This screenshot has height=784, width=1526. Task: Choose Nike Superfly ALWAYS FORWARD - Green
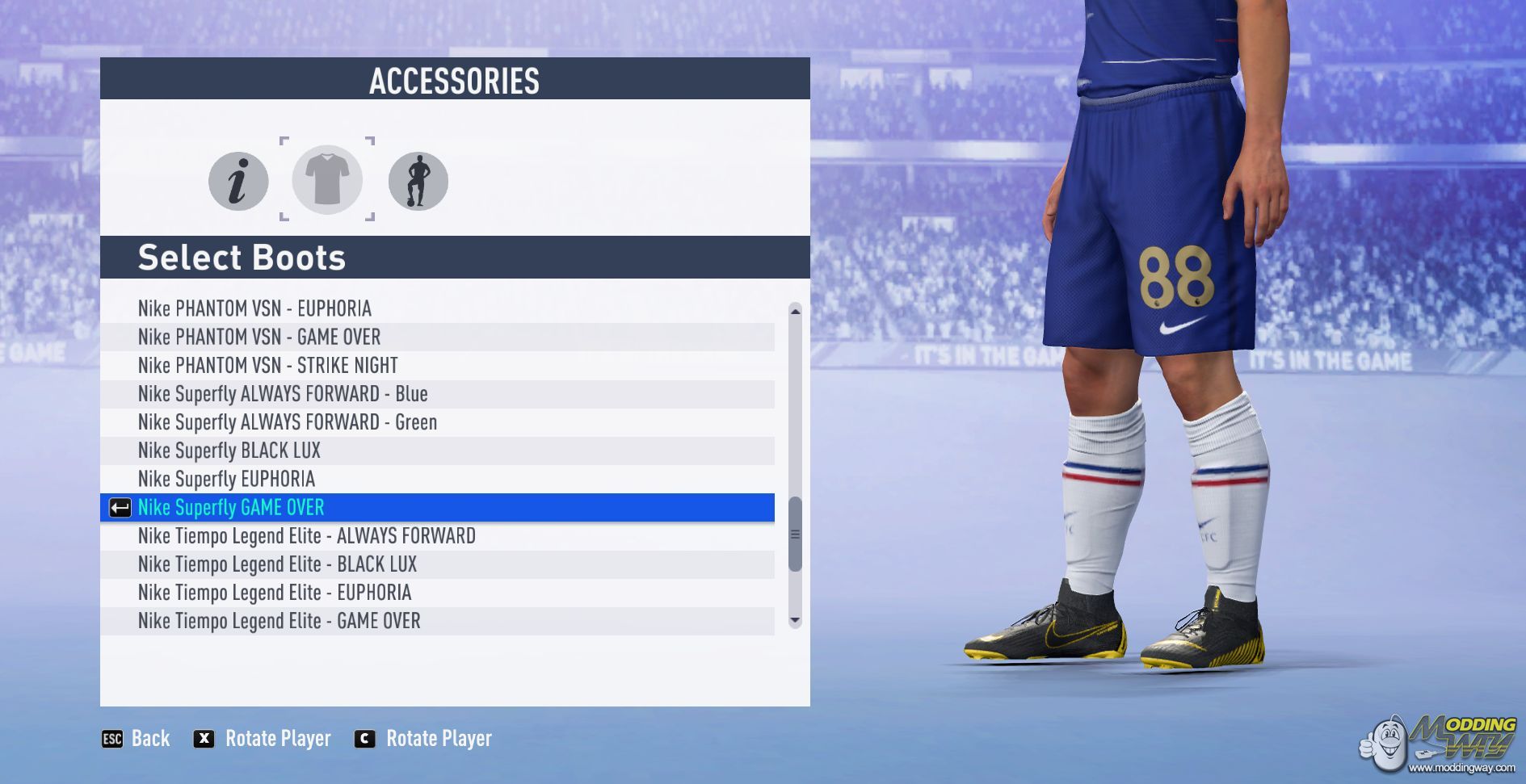pyautogui.click(x=287, y=422)
